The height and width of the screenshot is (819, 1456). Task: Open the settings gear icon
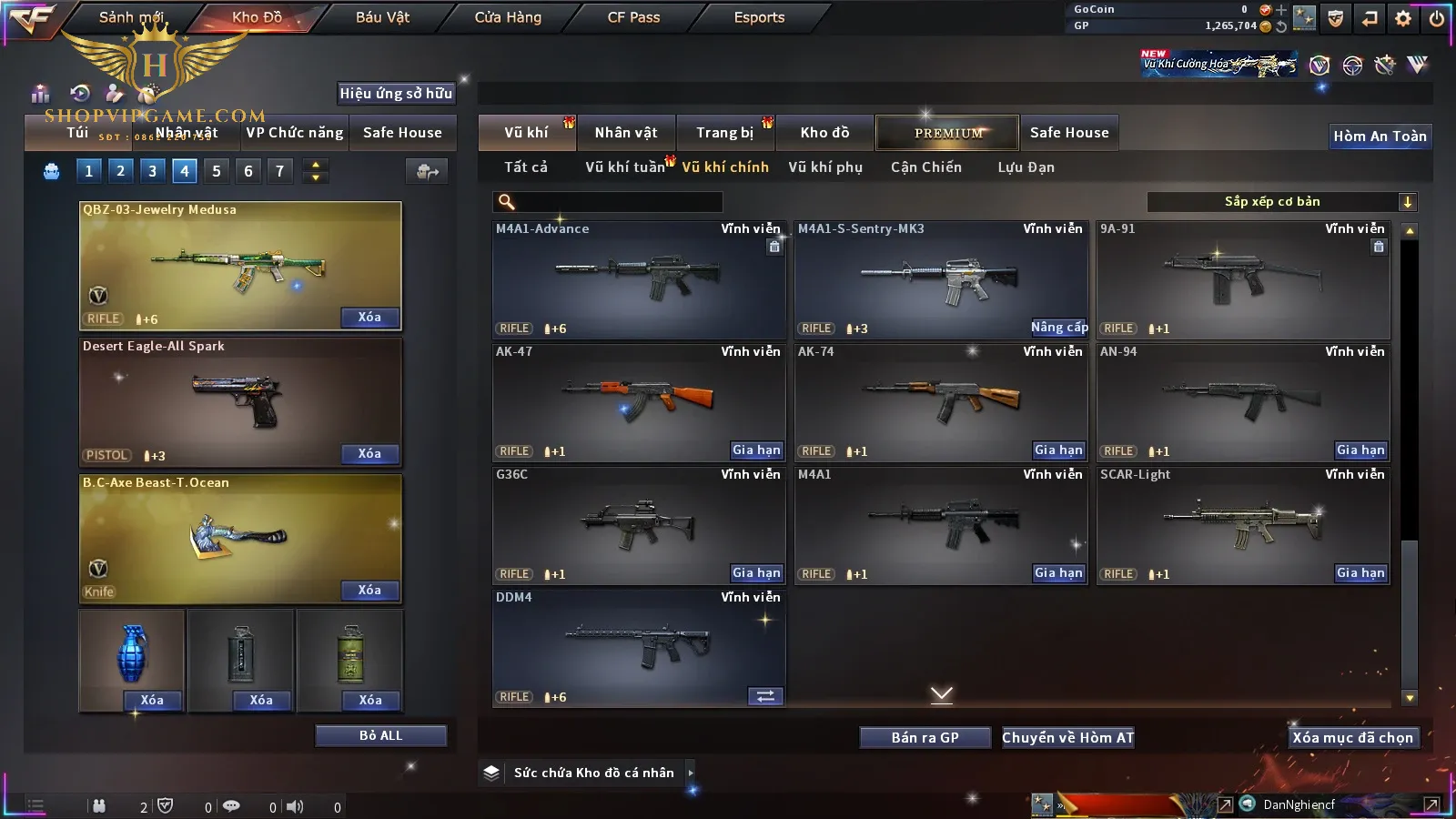point(1403,18)
